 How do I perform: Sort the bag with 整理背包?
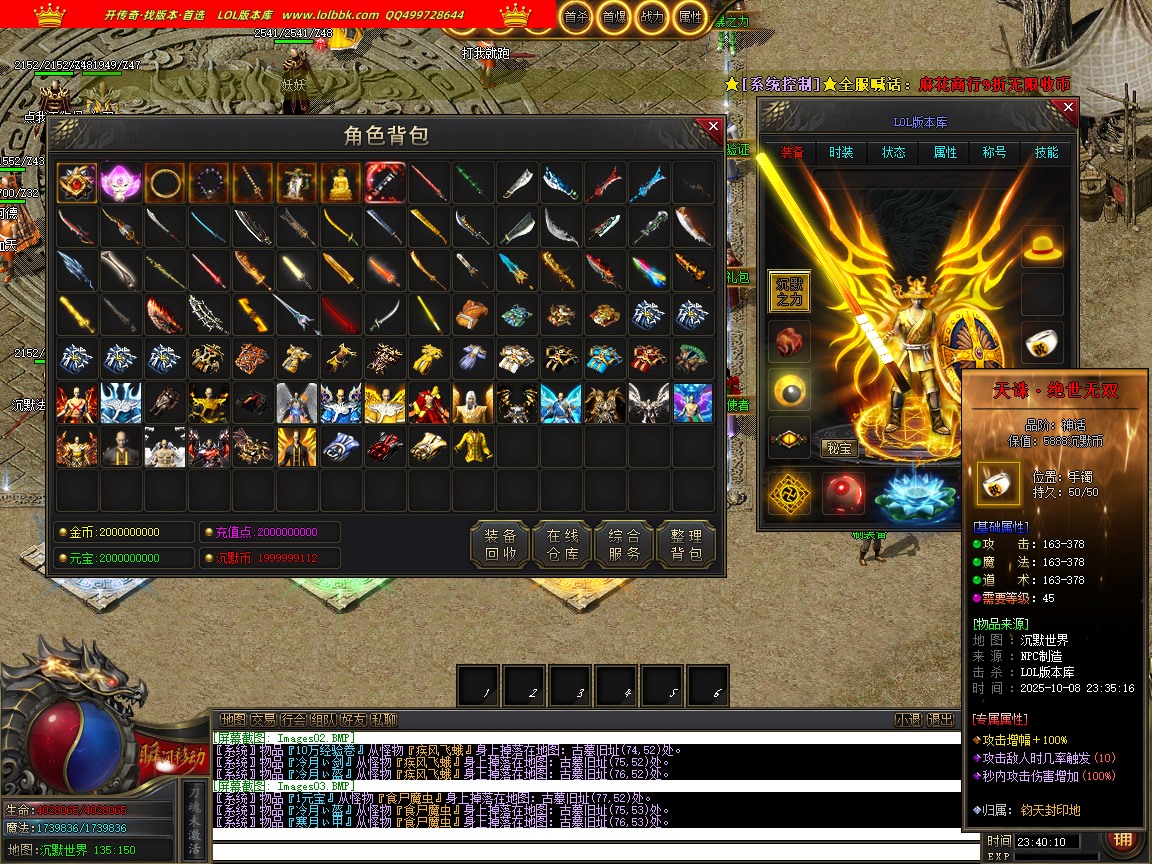click(x=686, y=543)
